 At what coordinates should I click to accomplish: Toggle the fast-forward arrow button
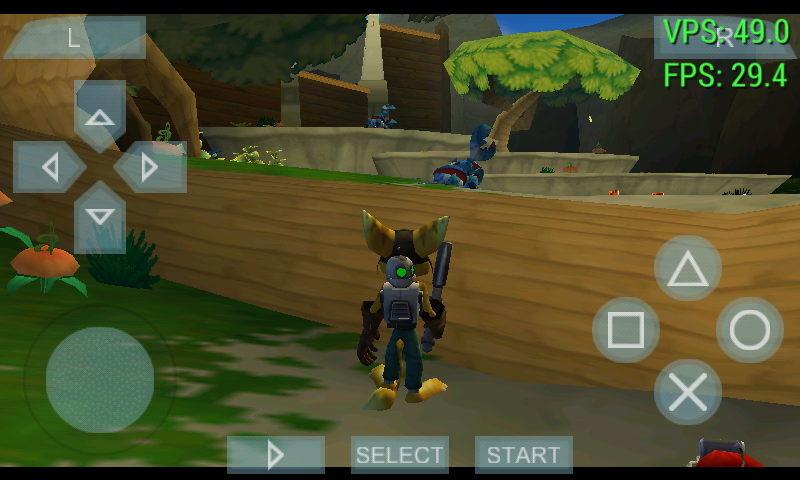276,455
